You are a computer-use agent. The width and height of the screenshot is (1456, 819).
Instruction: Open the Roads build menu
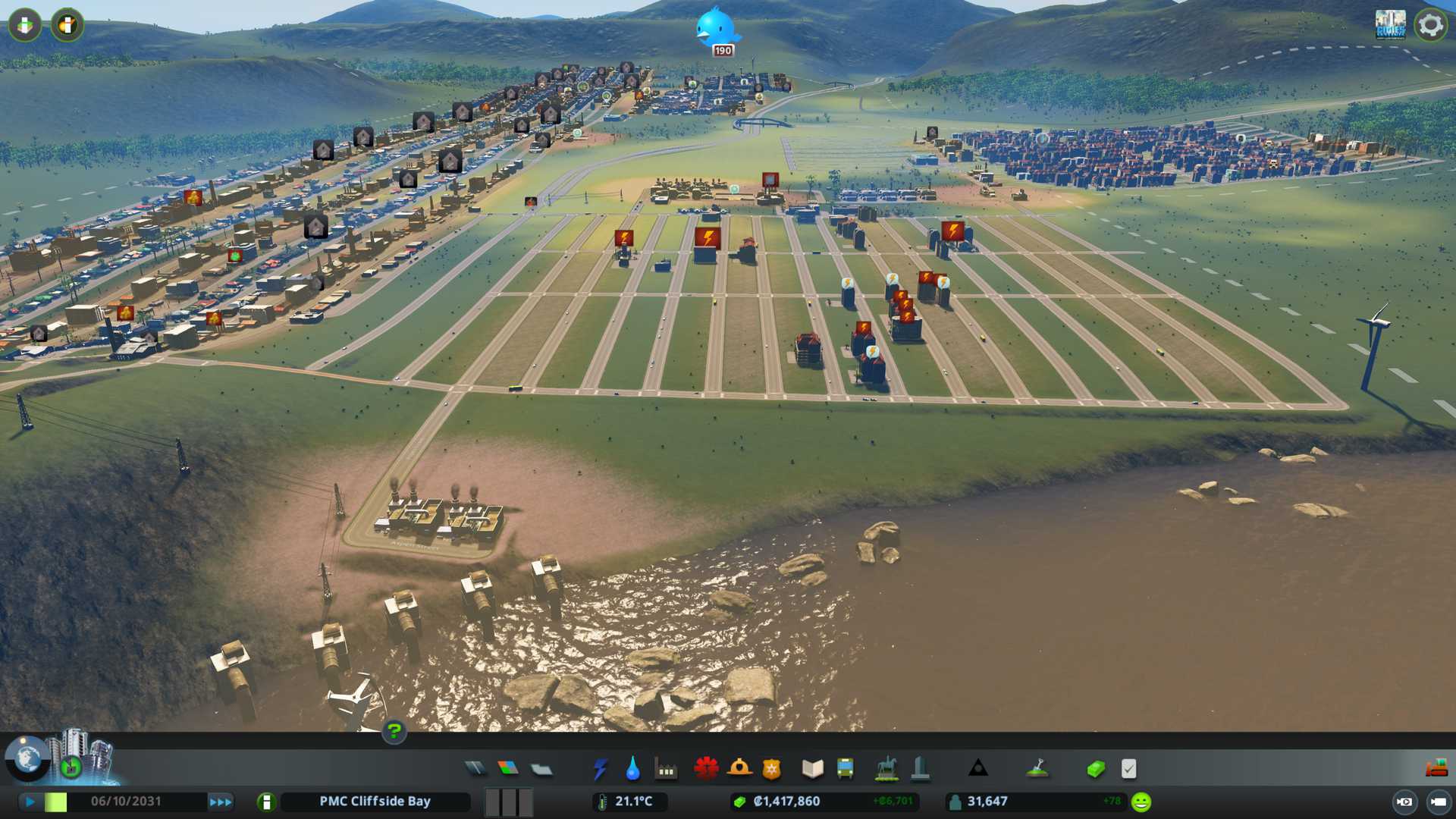[475, 769]
